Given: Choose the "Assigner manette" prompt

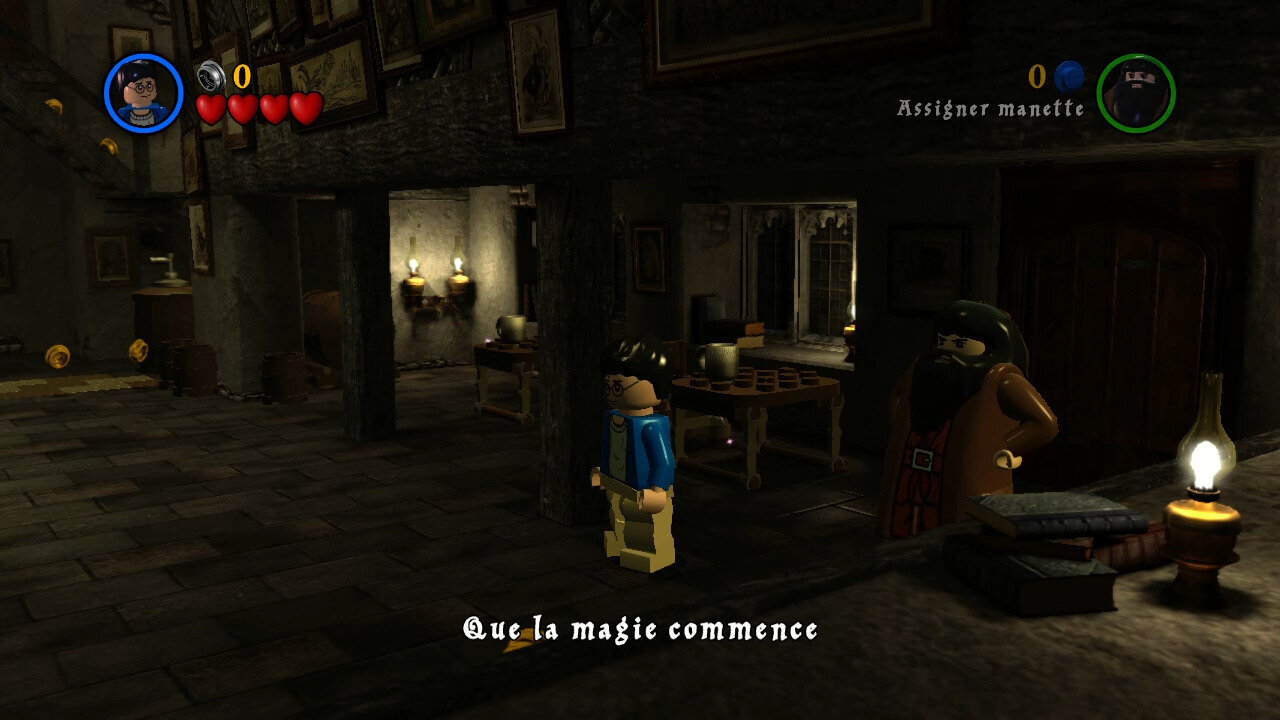Looking at the screenshot, I should [990, 108].
